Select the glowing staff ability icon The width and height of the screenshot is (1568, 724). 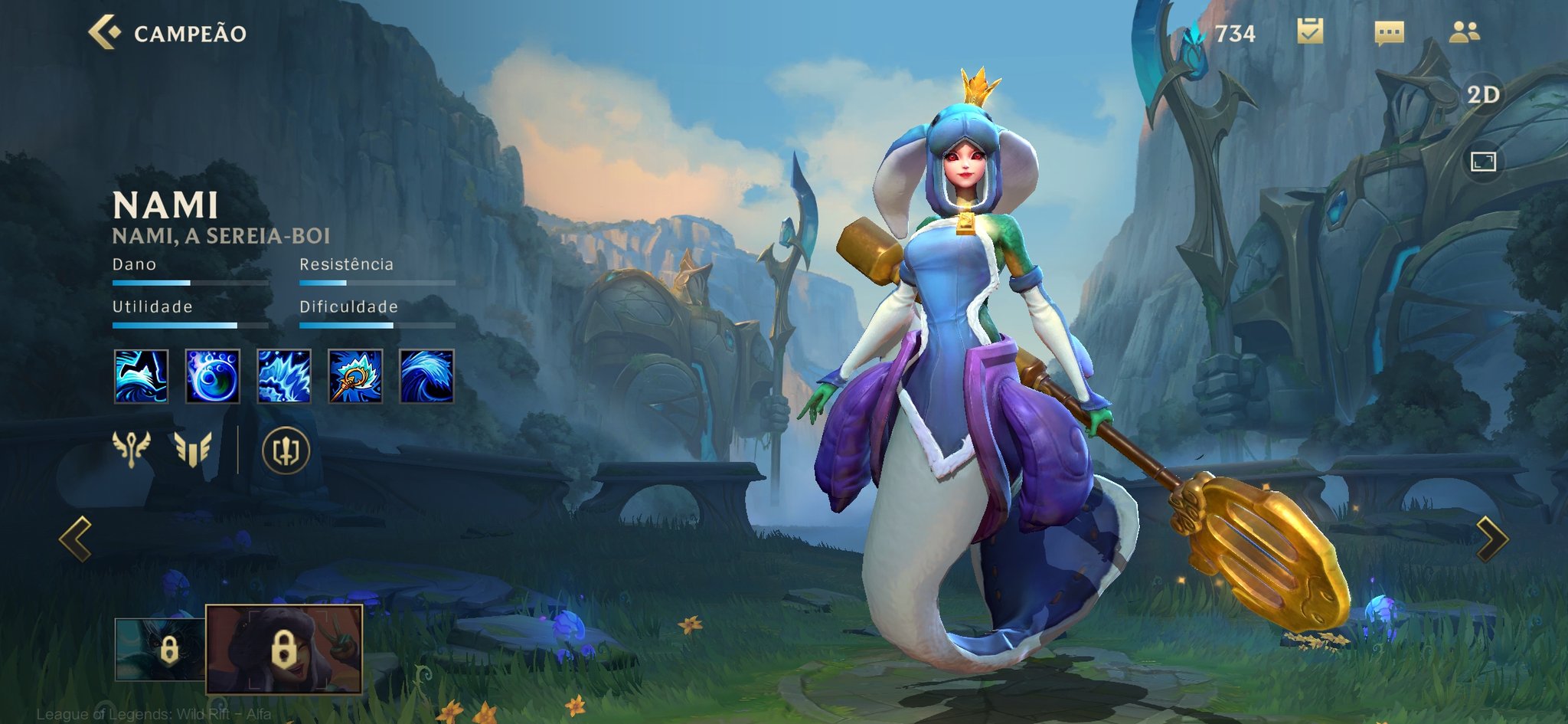(355, 376)
